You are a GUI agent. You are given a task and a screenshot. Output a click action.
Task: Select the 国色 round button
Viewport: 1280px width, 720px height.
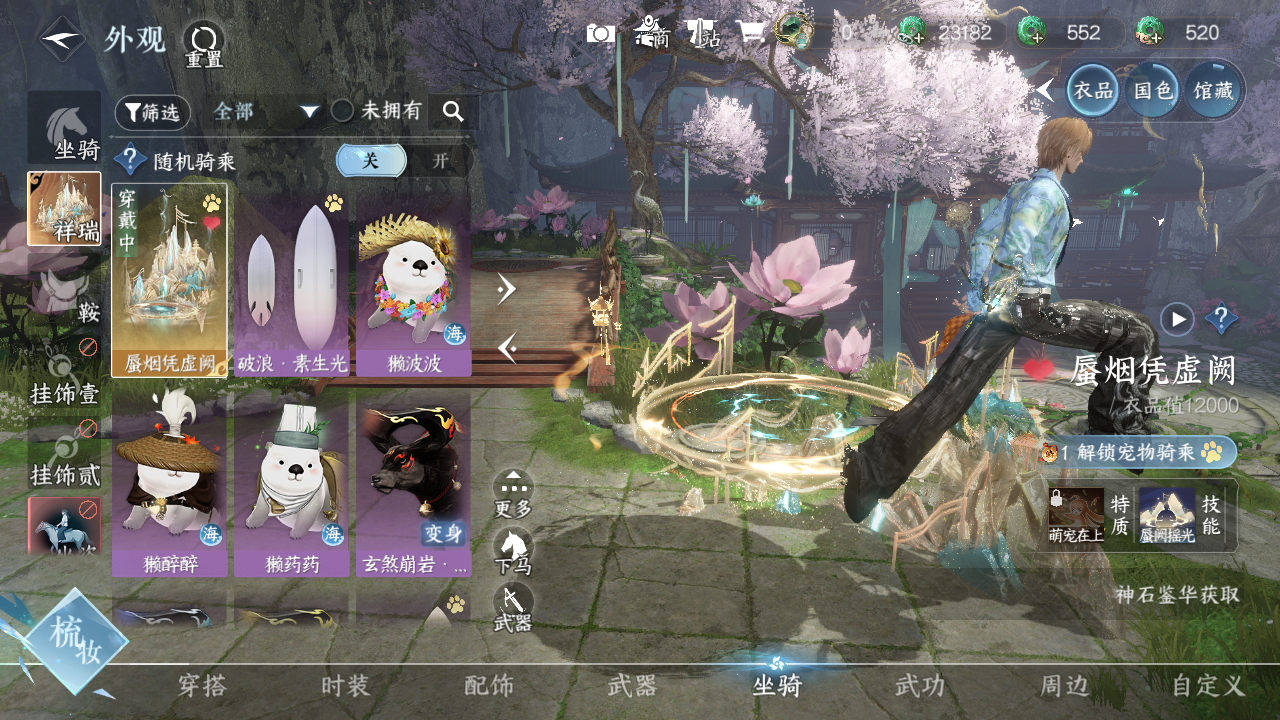1152,90
